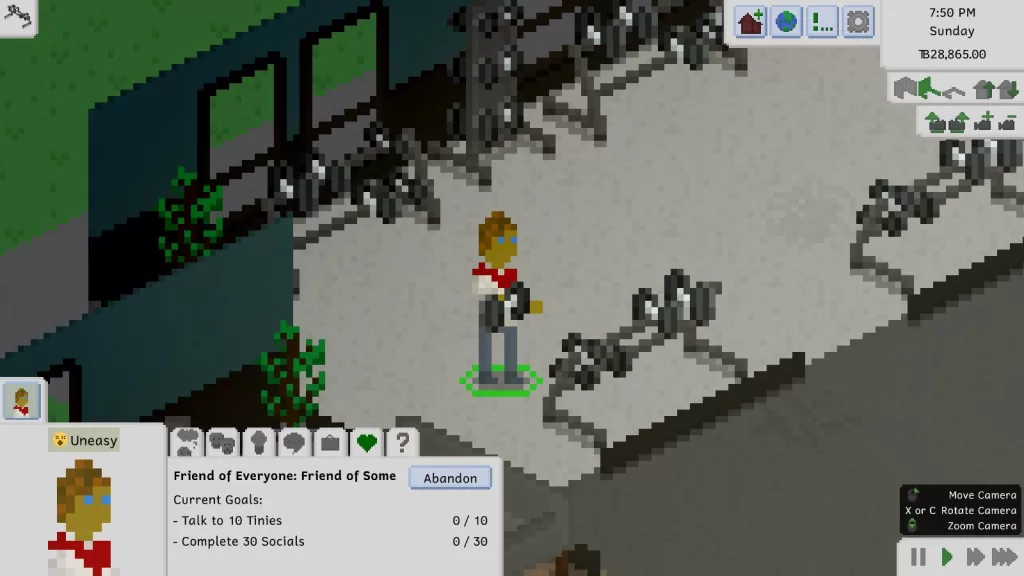Open the build mode house icon

pyautogui.click(x=751, y=21)
